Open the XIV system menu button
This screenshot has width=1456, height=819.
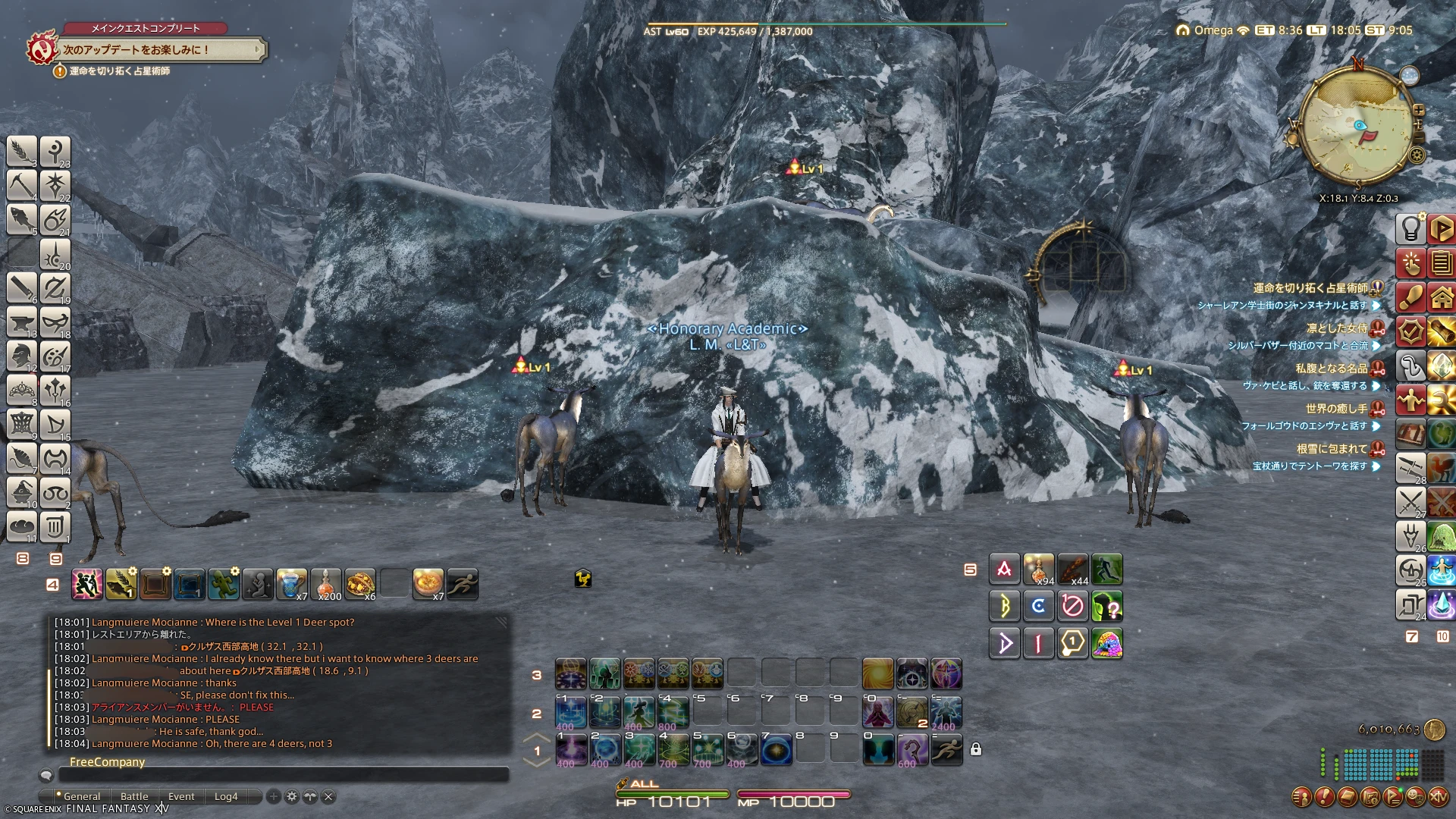(1438, 797)
